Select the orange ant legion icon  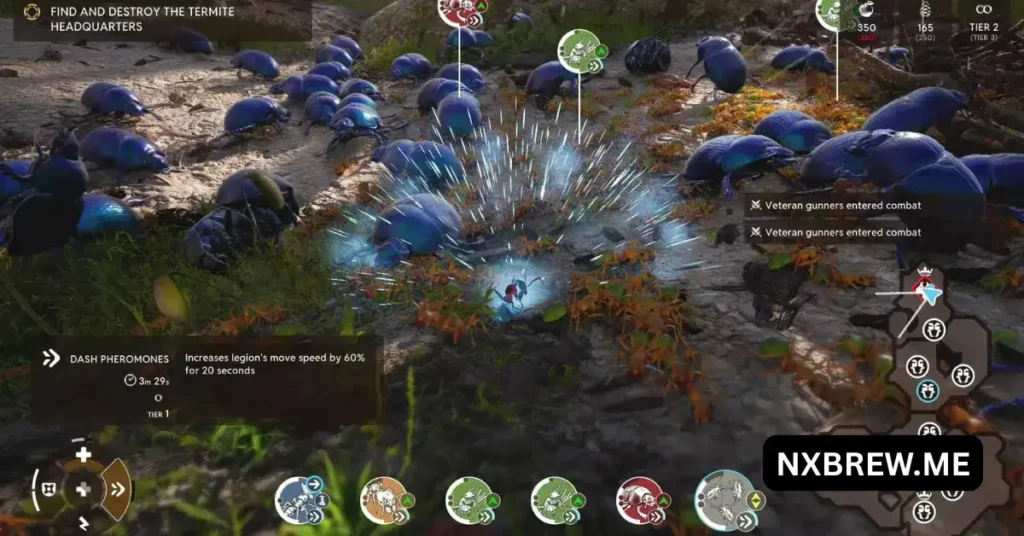pyautogui.click(x=384, y=499)
